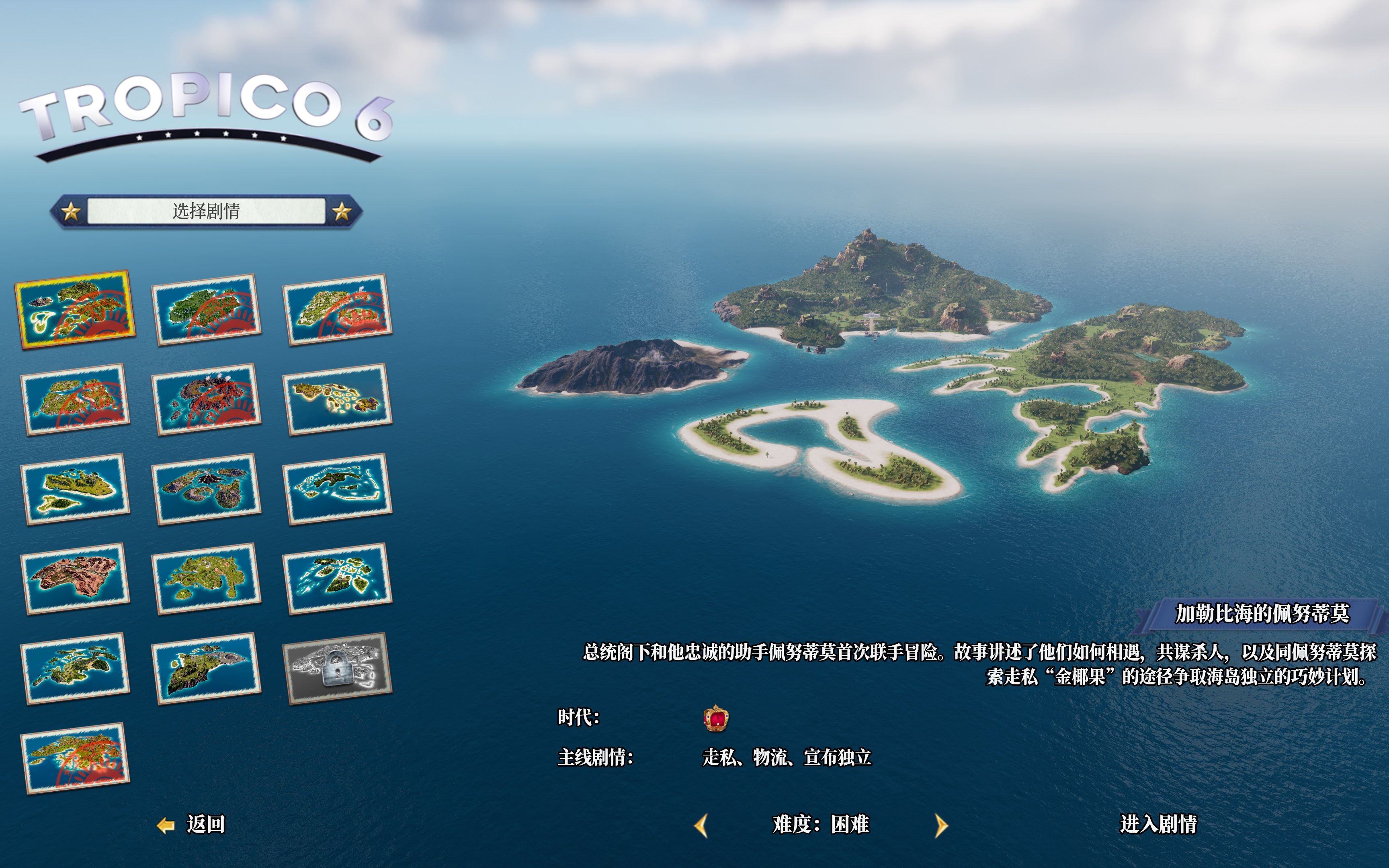
Task: Open the unstamped multi-volcano archipelago mission
Action: click(x=207, y=489)
